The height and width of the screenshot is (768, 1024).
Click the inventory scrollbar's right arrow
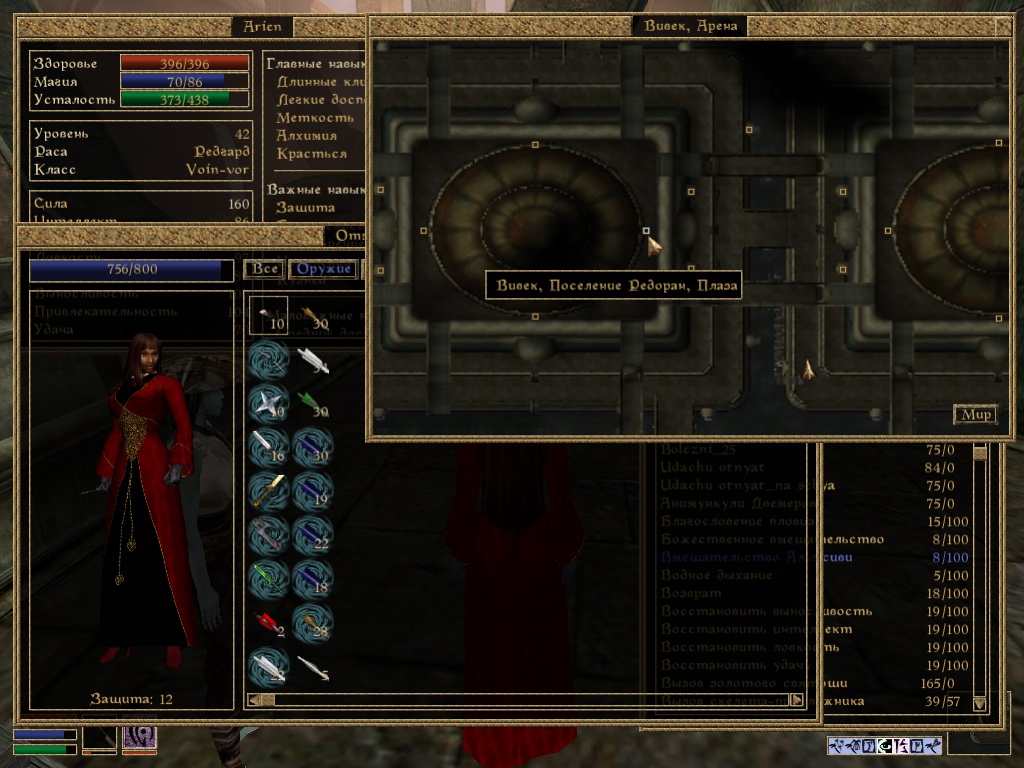pos(797,700)
